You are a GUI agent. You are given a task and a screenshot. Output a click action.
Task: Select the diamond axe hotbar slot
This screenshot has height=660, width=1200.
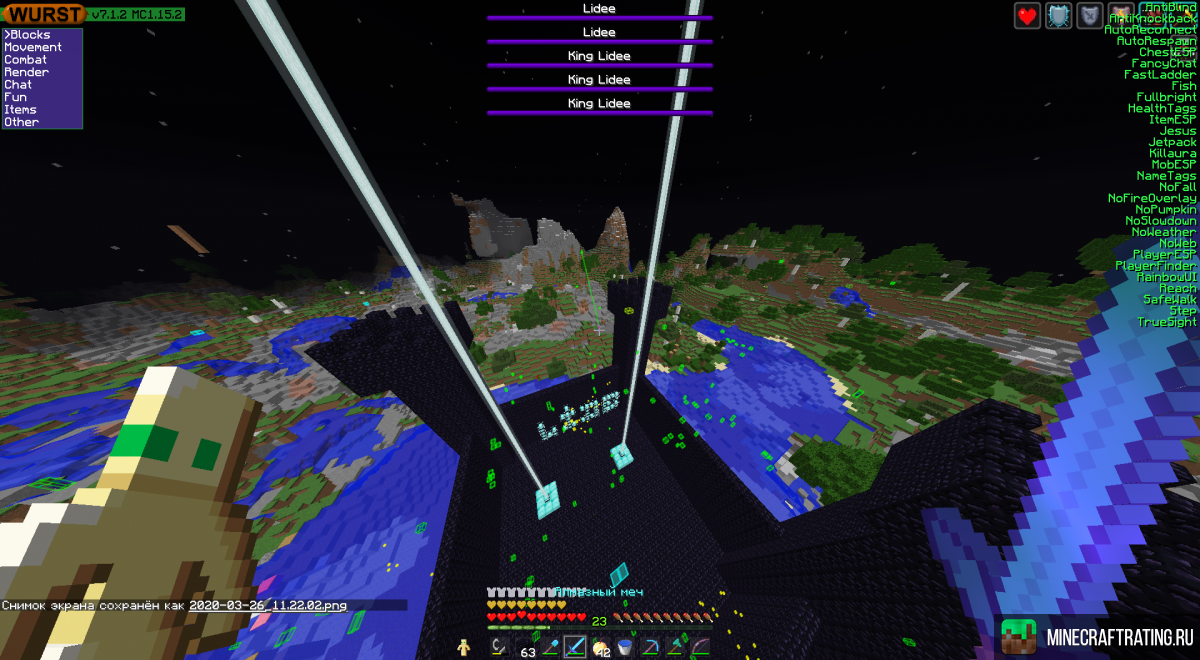[675, 648]
